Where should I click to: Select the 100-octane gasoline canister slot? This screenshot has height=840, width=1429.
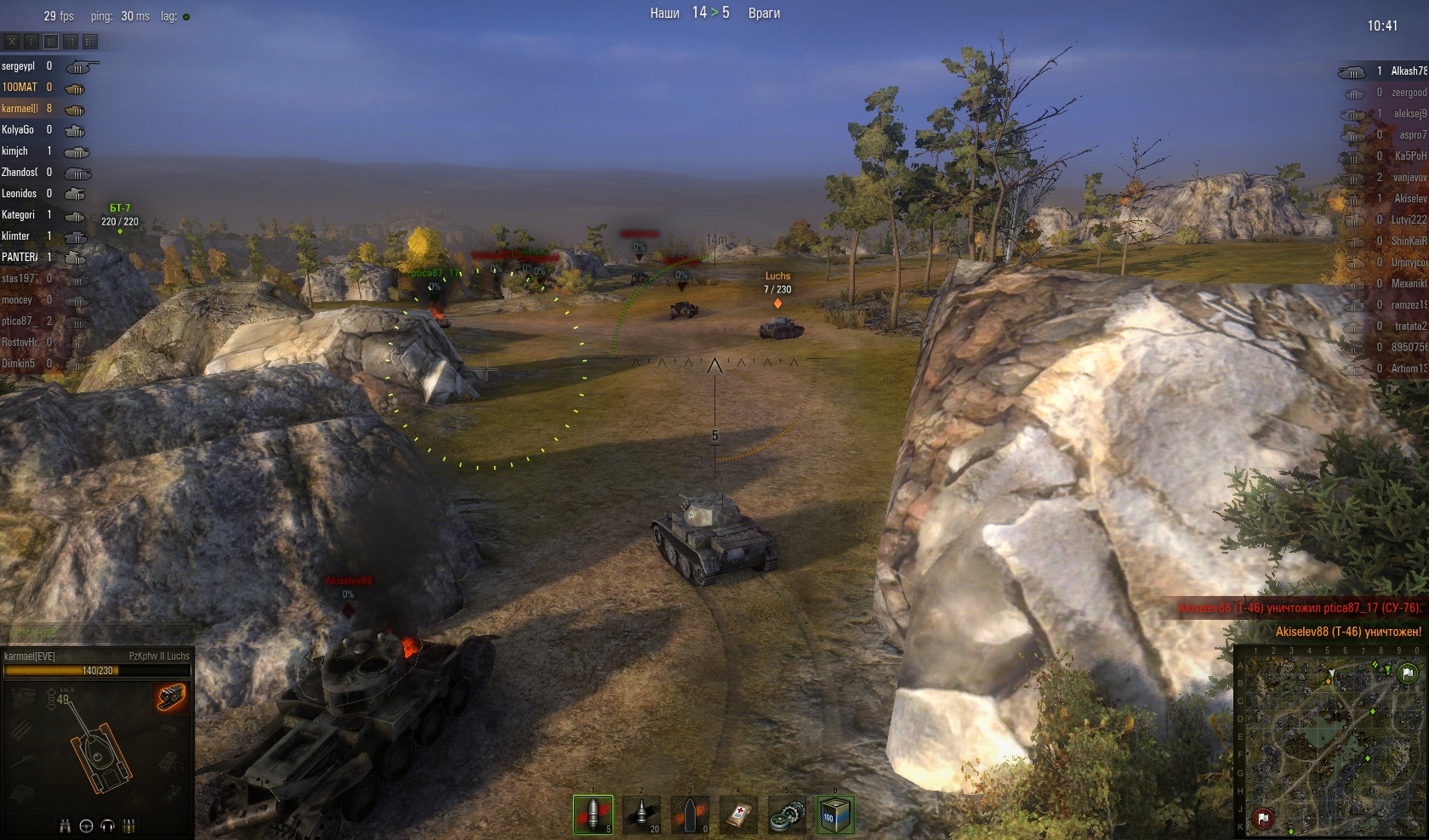(x=834, y=814)
